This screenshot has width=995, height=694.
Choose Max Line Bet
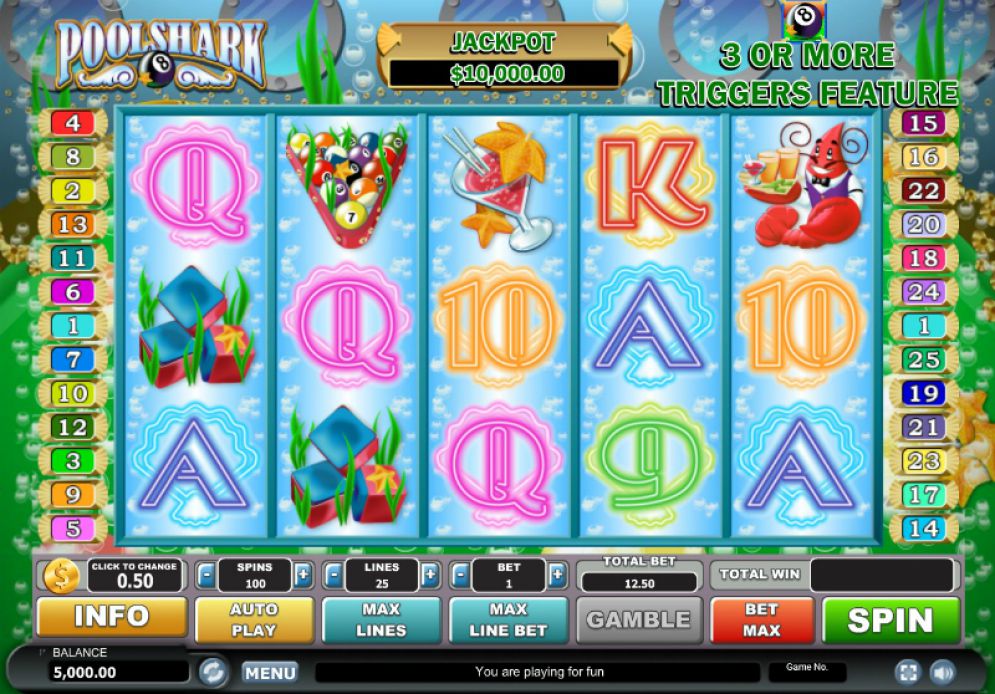pyautogui.click(x=508, y=620)
